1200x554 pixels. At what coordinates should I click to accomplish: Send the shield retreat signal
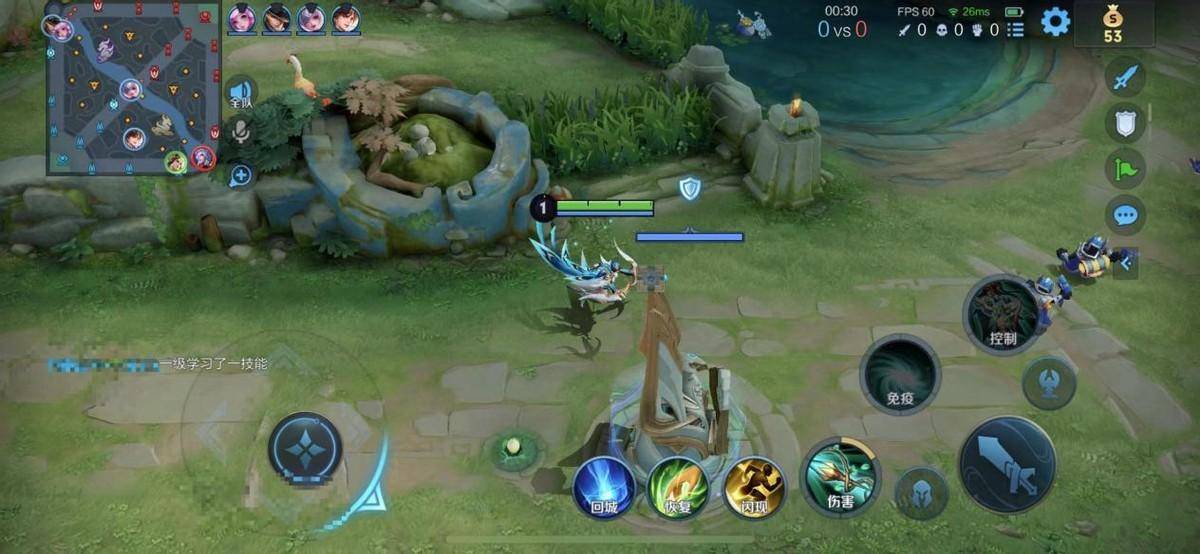(x=1125, y=122)
